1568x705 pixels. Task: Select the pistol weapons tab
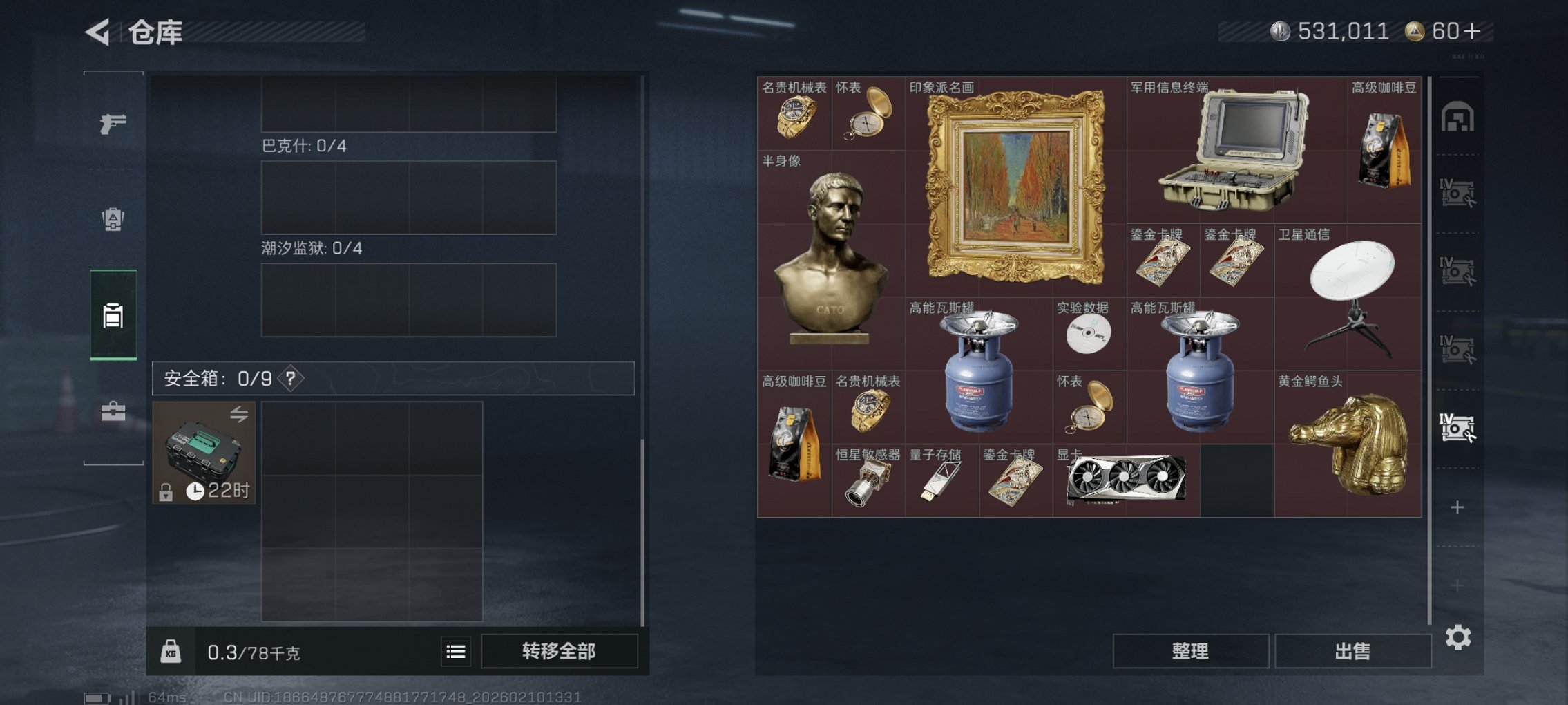pos(113,124)
